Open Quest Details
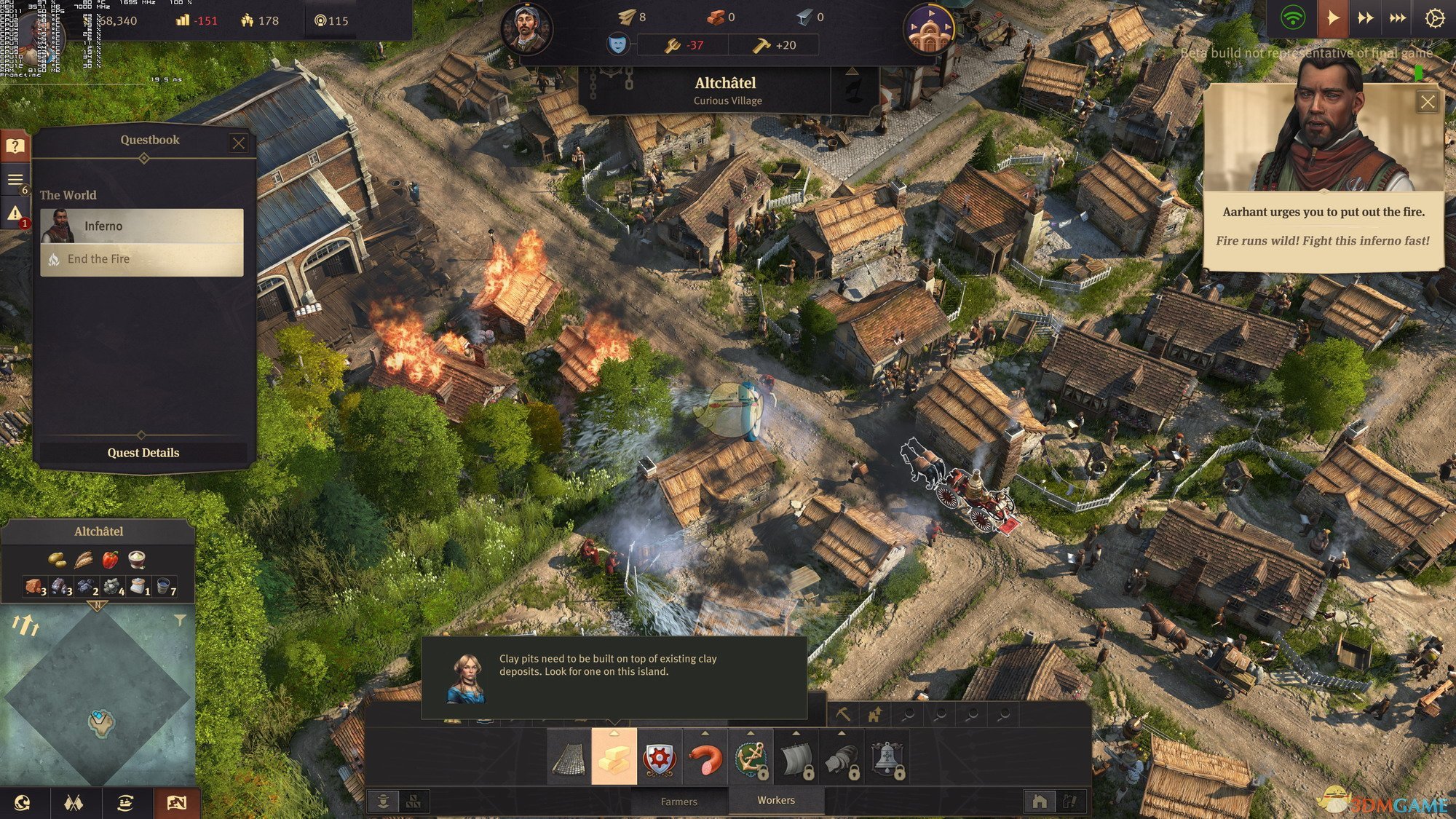The height and width of the screenshot is (819, 1456). pyautogui.click(x=143, y=453)
